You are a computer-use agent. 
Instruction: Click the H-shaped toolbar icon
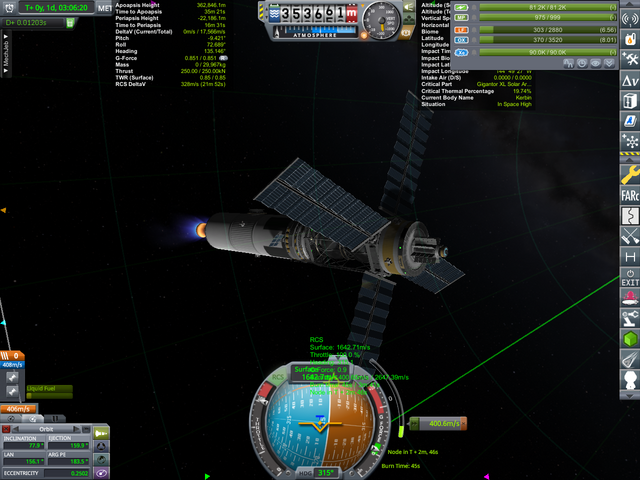pyautogui.click(x=630, y=257)
